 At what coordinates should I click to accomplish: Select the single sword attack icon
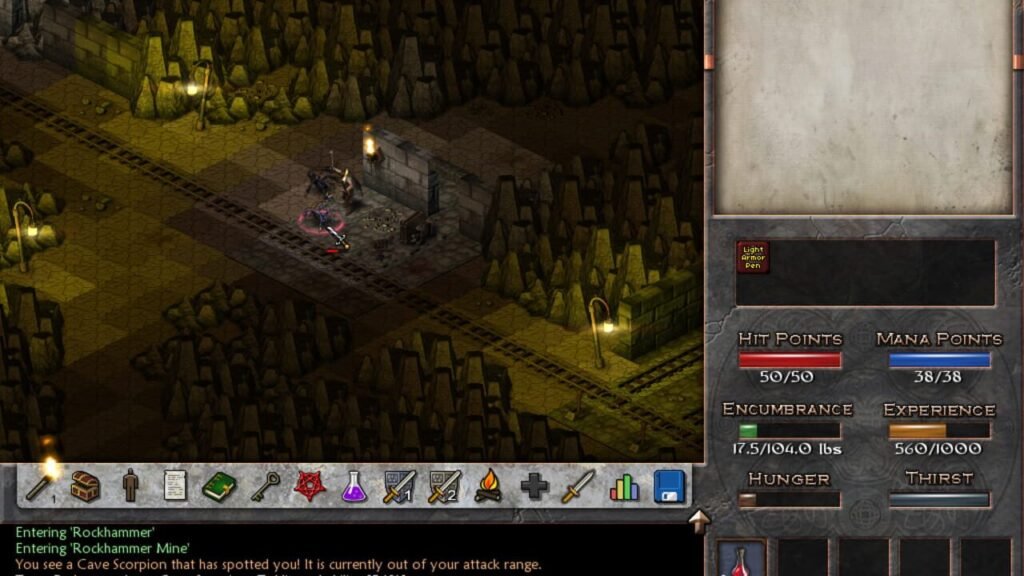(x=578, y=487)
